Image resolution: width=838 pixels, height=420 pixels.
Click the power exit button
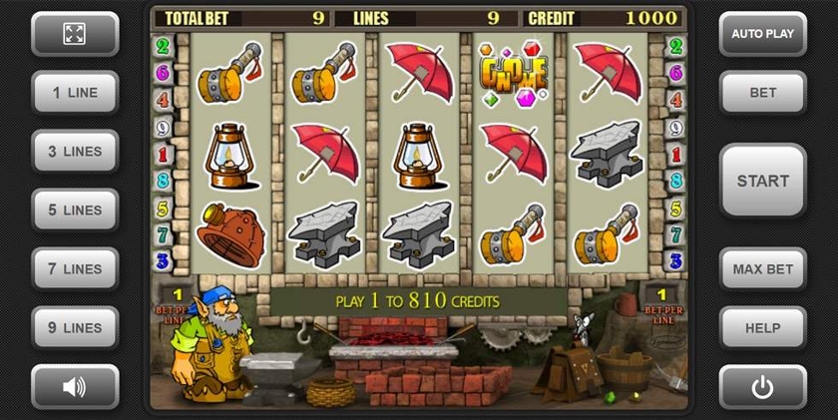[x=762, y=386]
